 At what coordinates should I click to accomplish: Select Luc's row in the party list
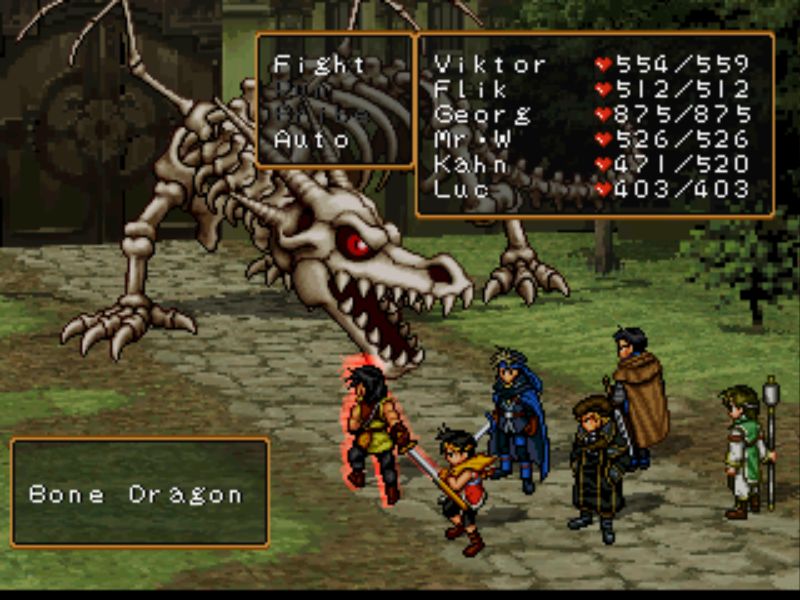tap(460, 189)
